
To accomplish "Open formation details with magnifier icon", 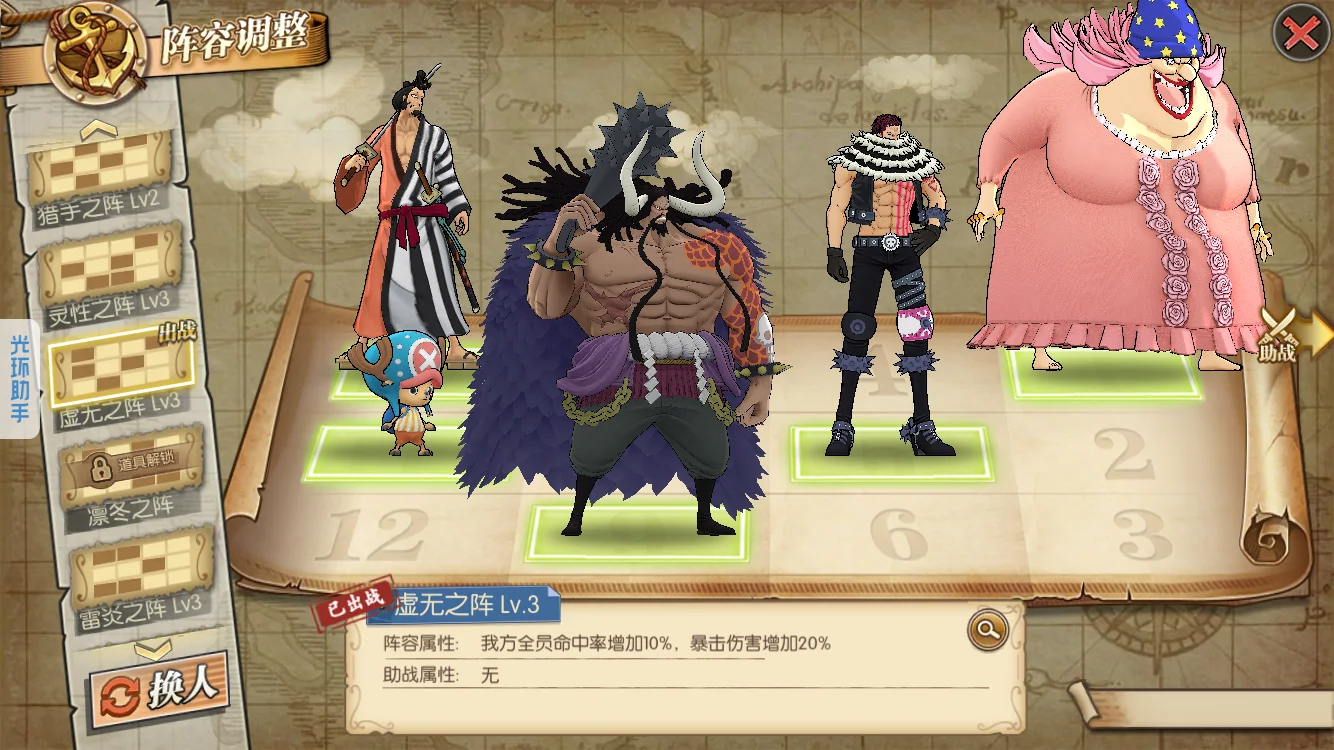I will [x=987, y=629].
